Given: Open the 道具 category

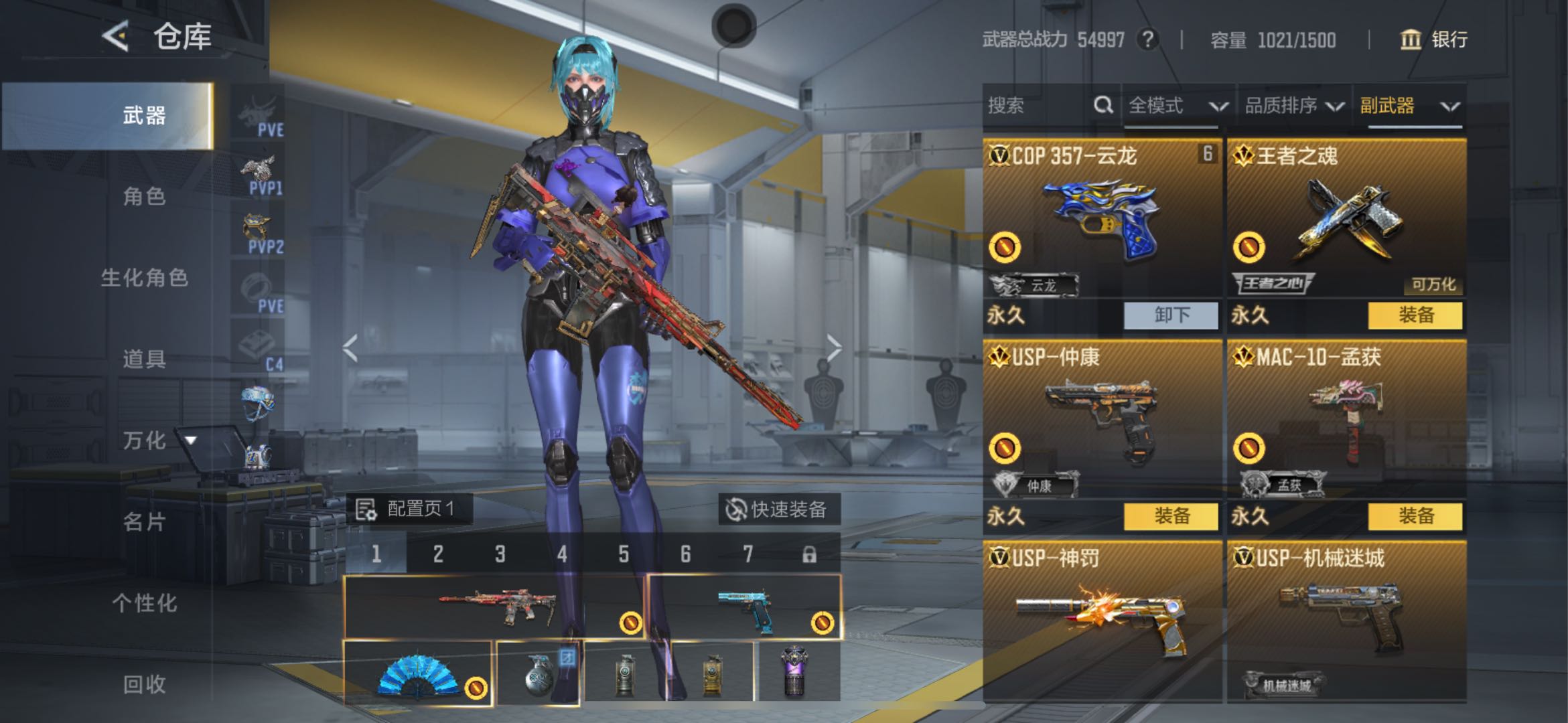Looking at the screenshot, I should point(144,359).
